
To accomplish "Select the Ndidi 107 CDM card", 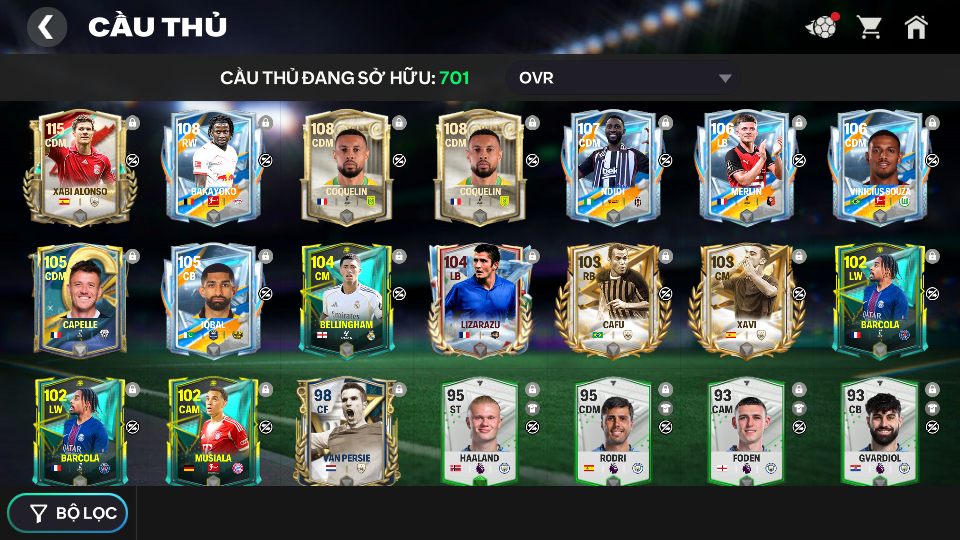I will (612, 167).
